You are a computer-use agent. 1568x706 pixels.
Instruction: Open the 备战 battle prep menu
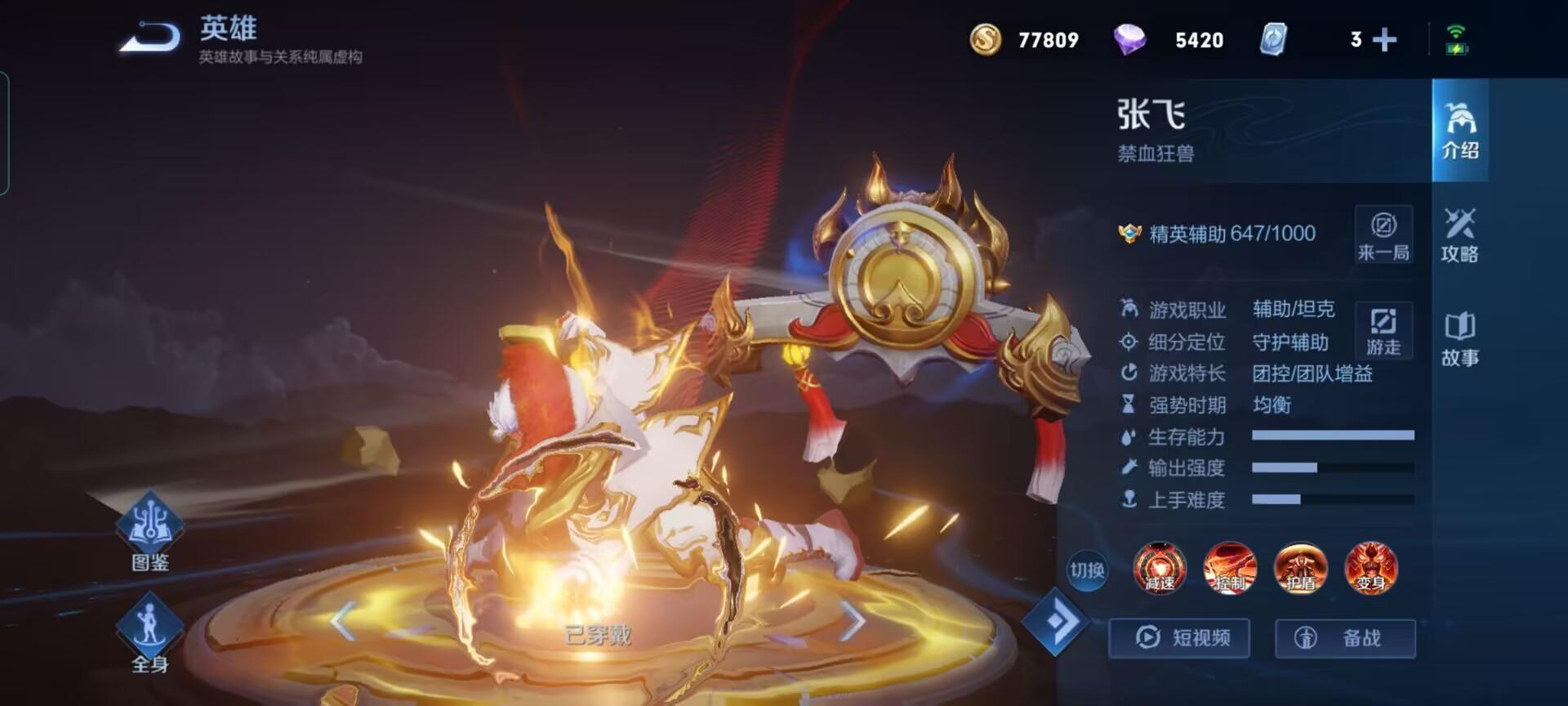pos(1345,637)
